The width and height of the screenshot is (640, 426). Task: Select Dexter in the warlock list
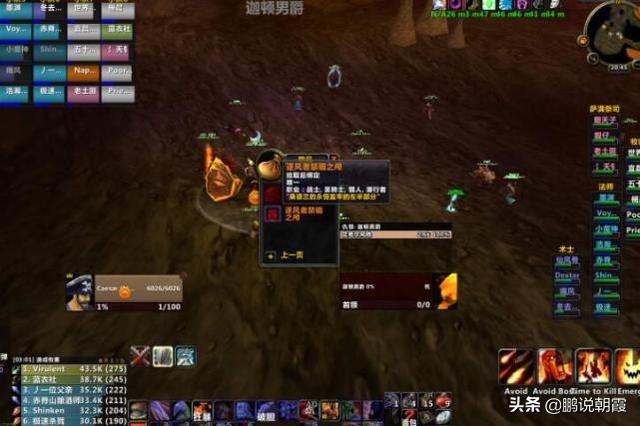pyautogui.click(x=567, y=275)
